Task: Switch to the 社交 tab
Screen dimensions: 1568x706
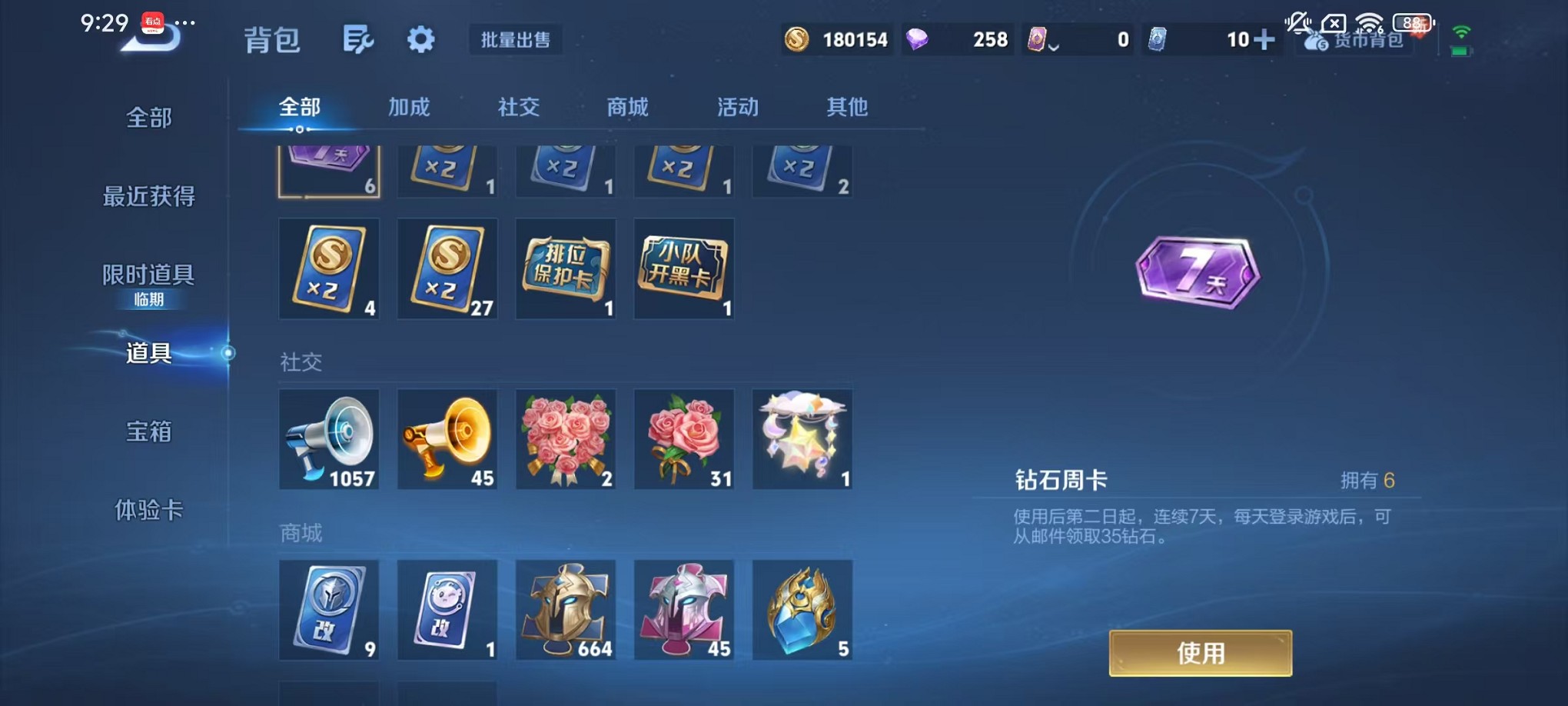Action: (520, 108)
